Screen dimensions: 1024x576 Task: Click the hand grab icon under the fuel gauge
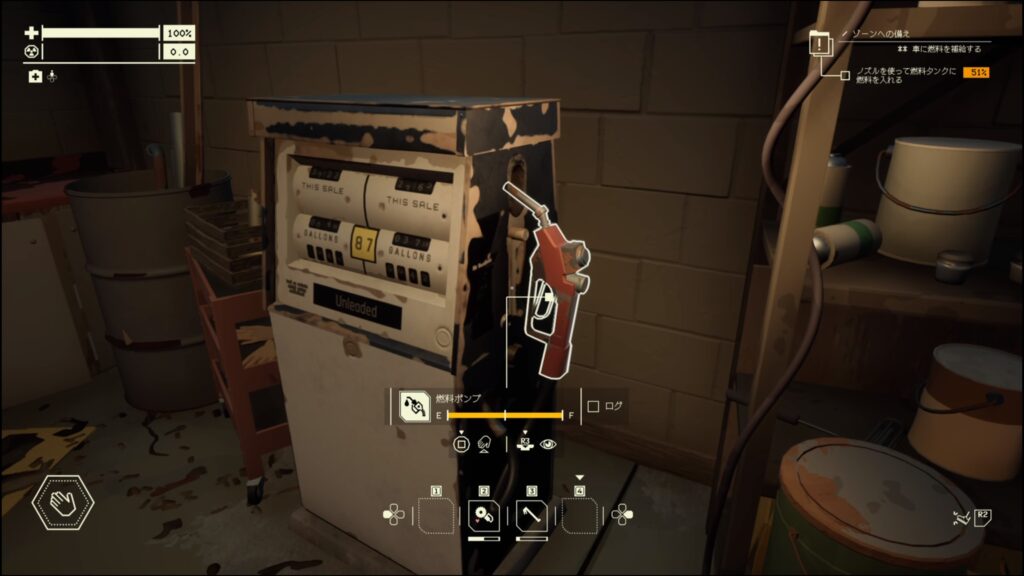tap(482, 444)
